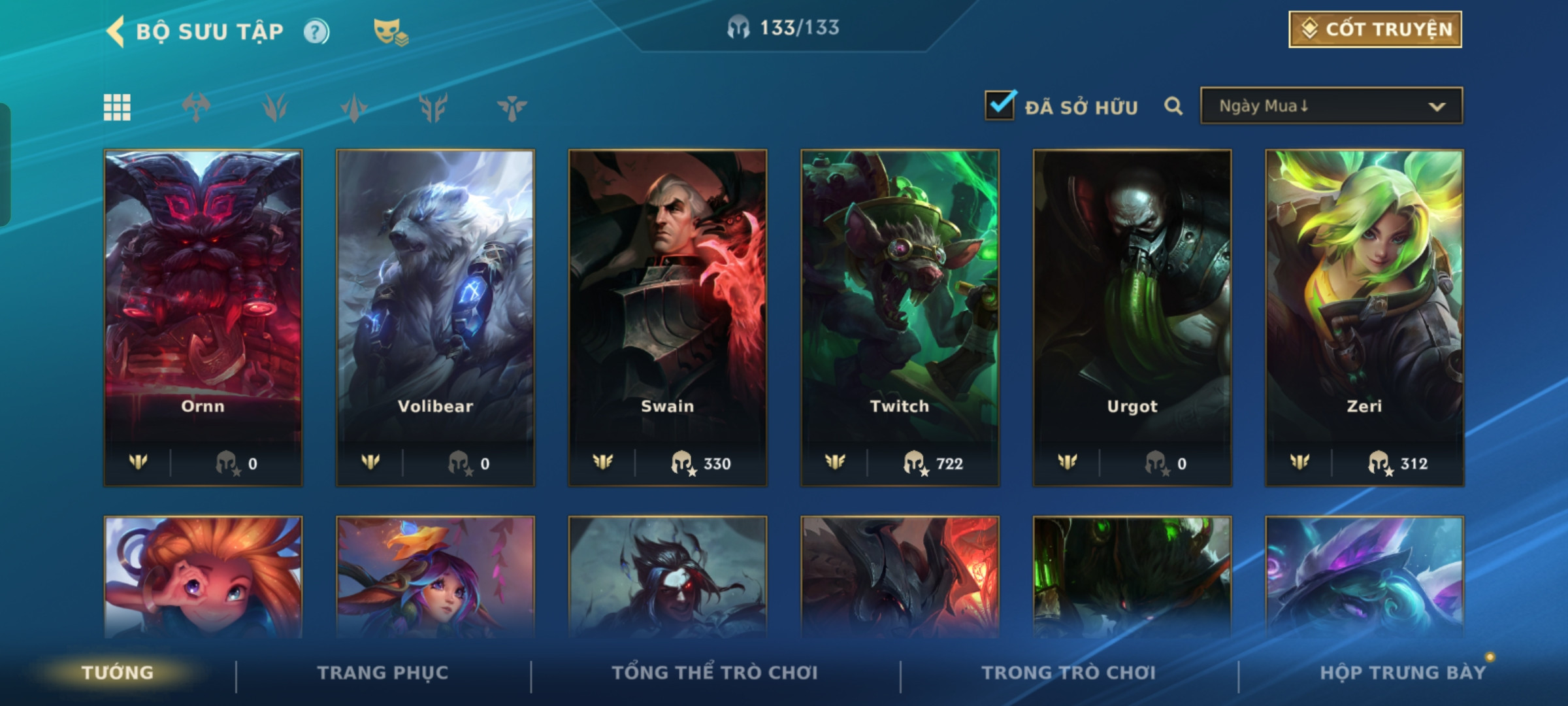Click the golden mask and coins icon
Screen dimensions: 1568x706
[x=389, y=31]
